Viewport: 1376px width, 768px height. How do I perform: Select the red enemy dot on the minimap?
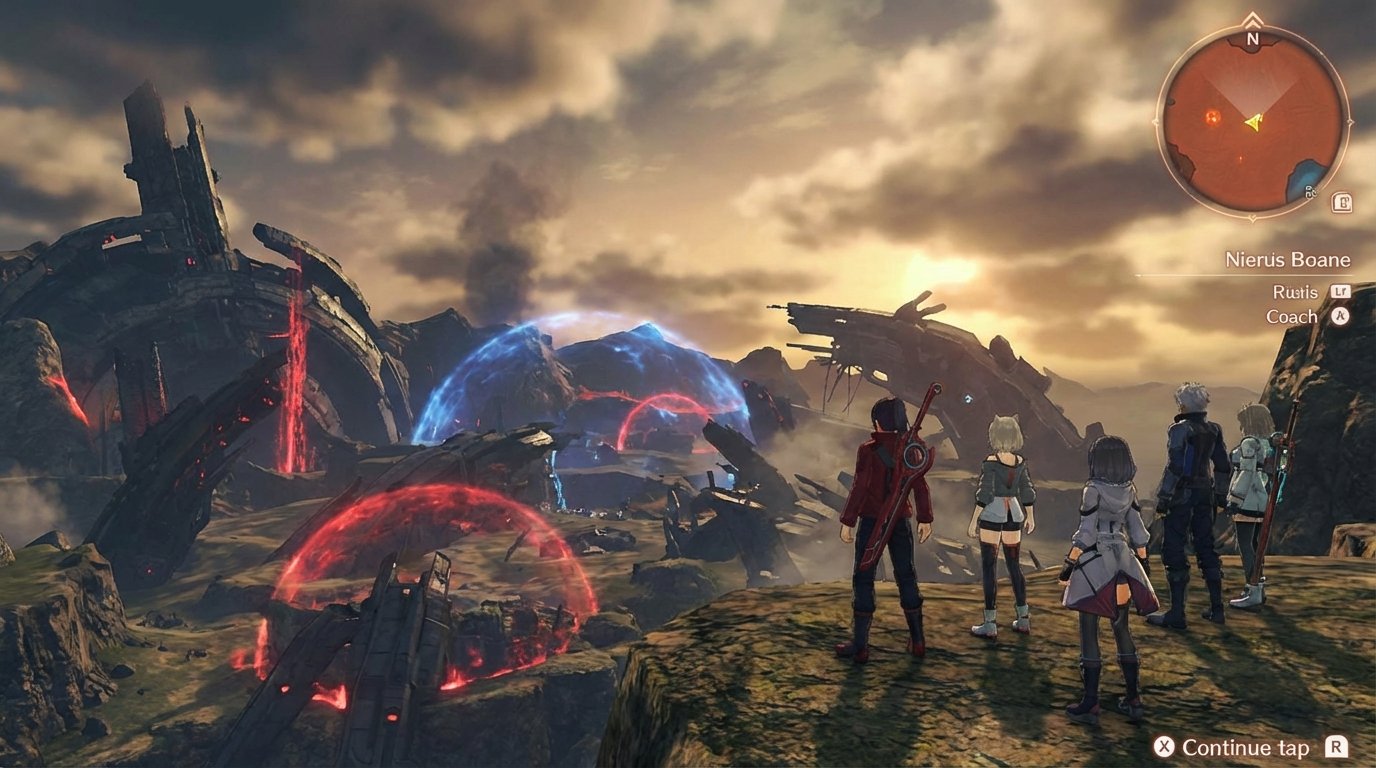click(x=1211, y=118)
